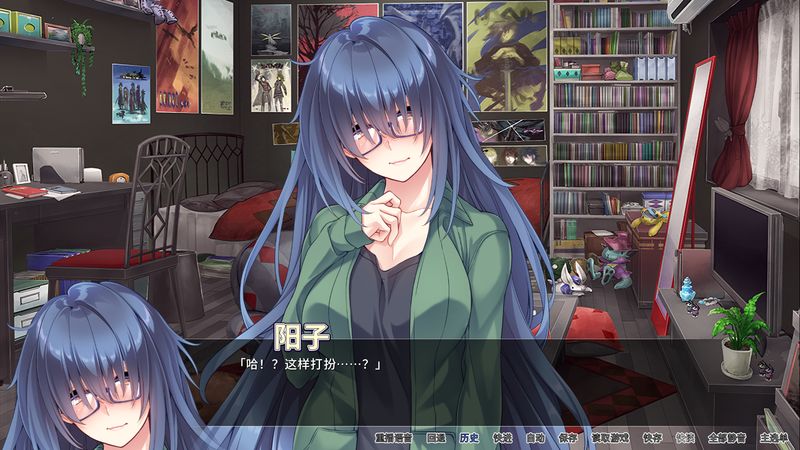Open the 历史 dialogue history log
Image resolution: width=800 pixels, height=450 pixels.
[470, 438]
